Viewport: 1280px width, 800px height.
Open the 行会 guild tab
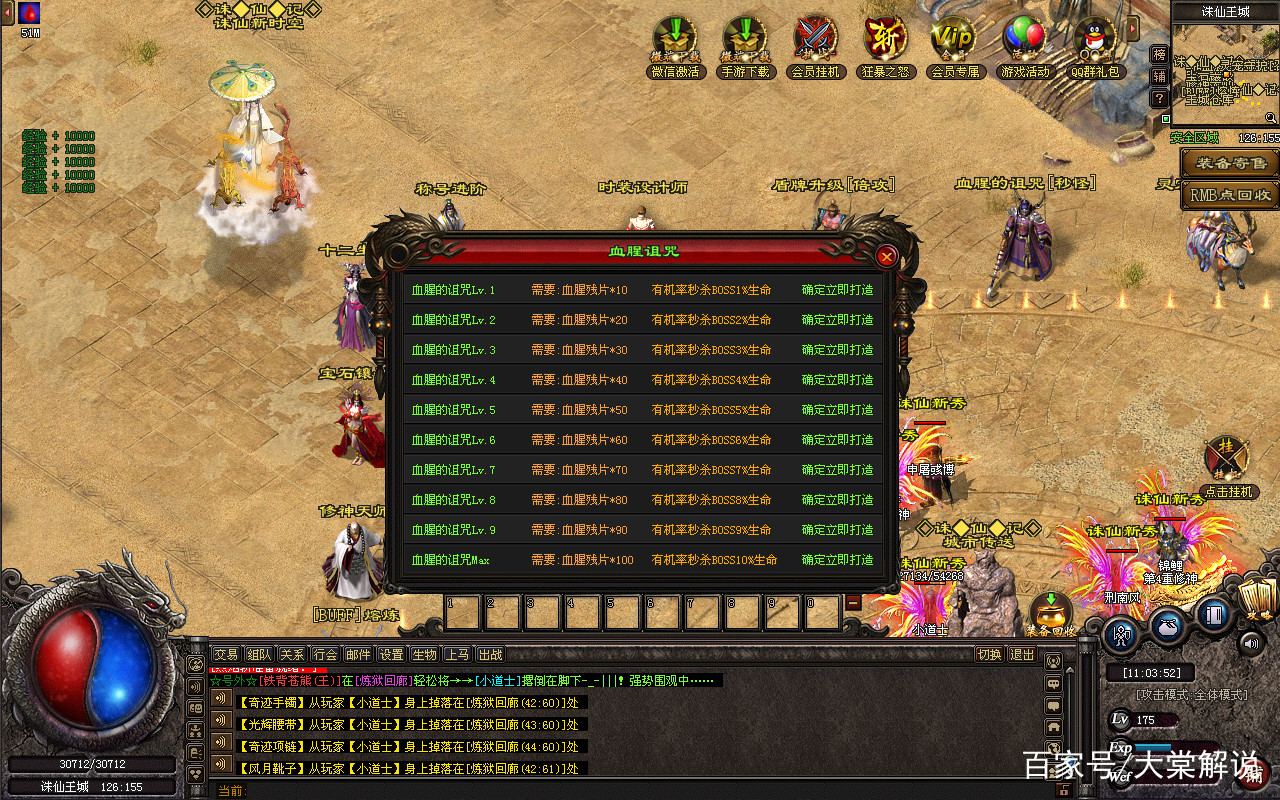pyautogui.click(x=325, y=654)
